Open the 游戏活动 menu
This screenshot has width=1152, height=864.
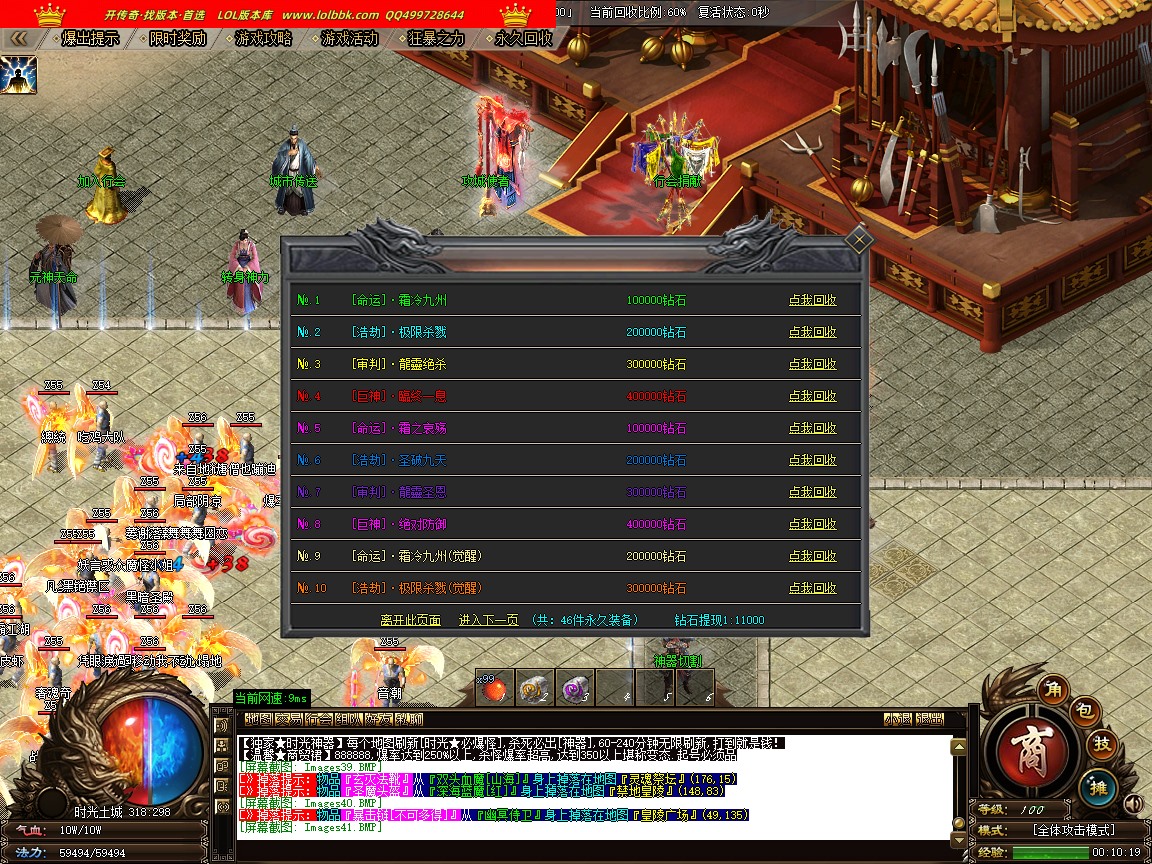click(x=350, y=39)
